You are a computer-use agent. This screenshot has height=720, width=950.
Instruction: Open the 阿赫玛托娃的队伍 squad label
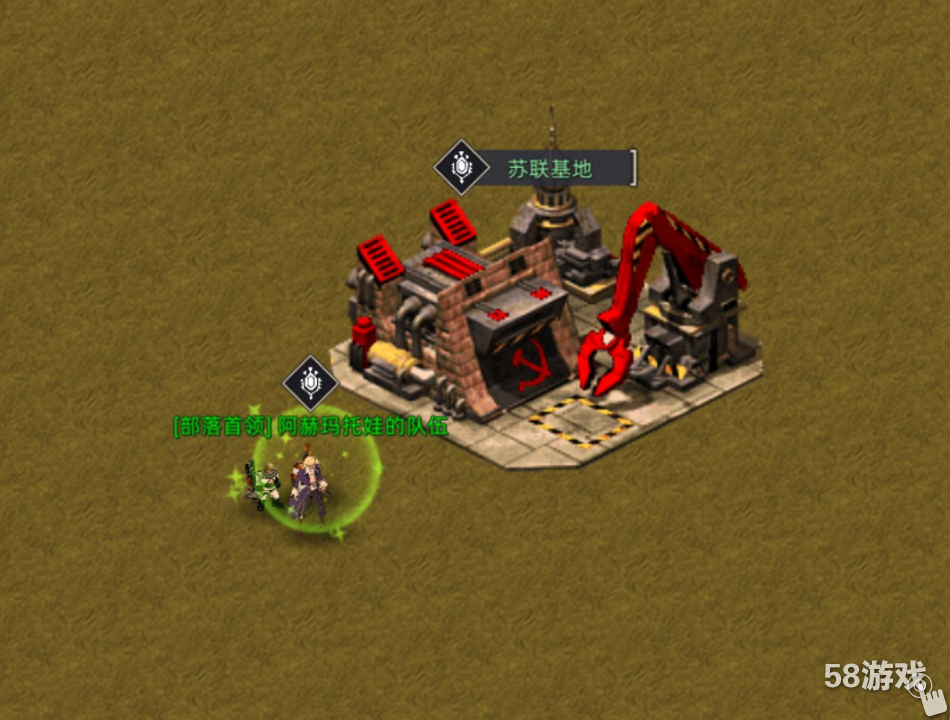coord(311,426)
